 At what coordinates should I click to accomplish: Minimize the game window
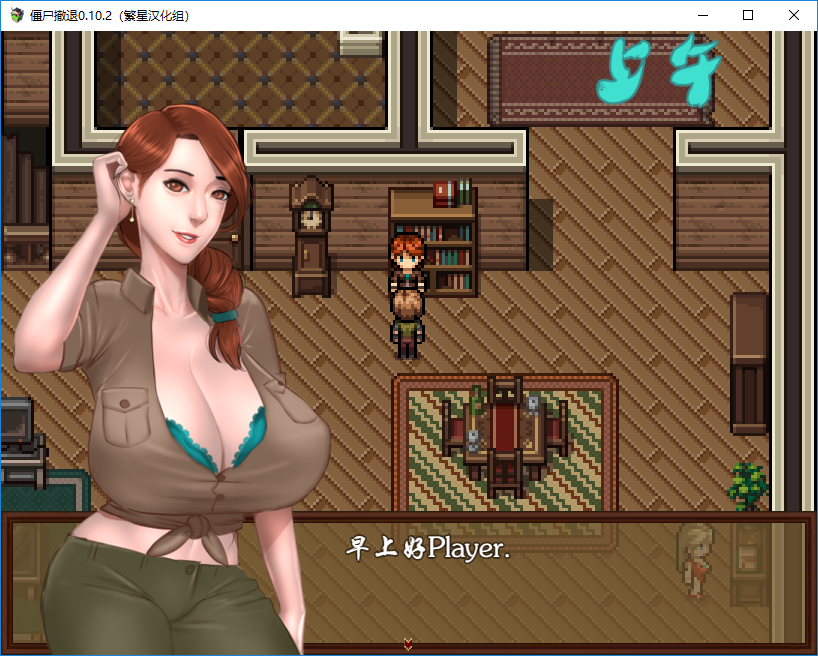coord(702,16)
